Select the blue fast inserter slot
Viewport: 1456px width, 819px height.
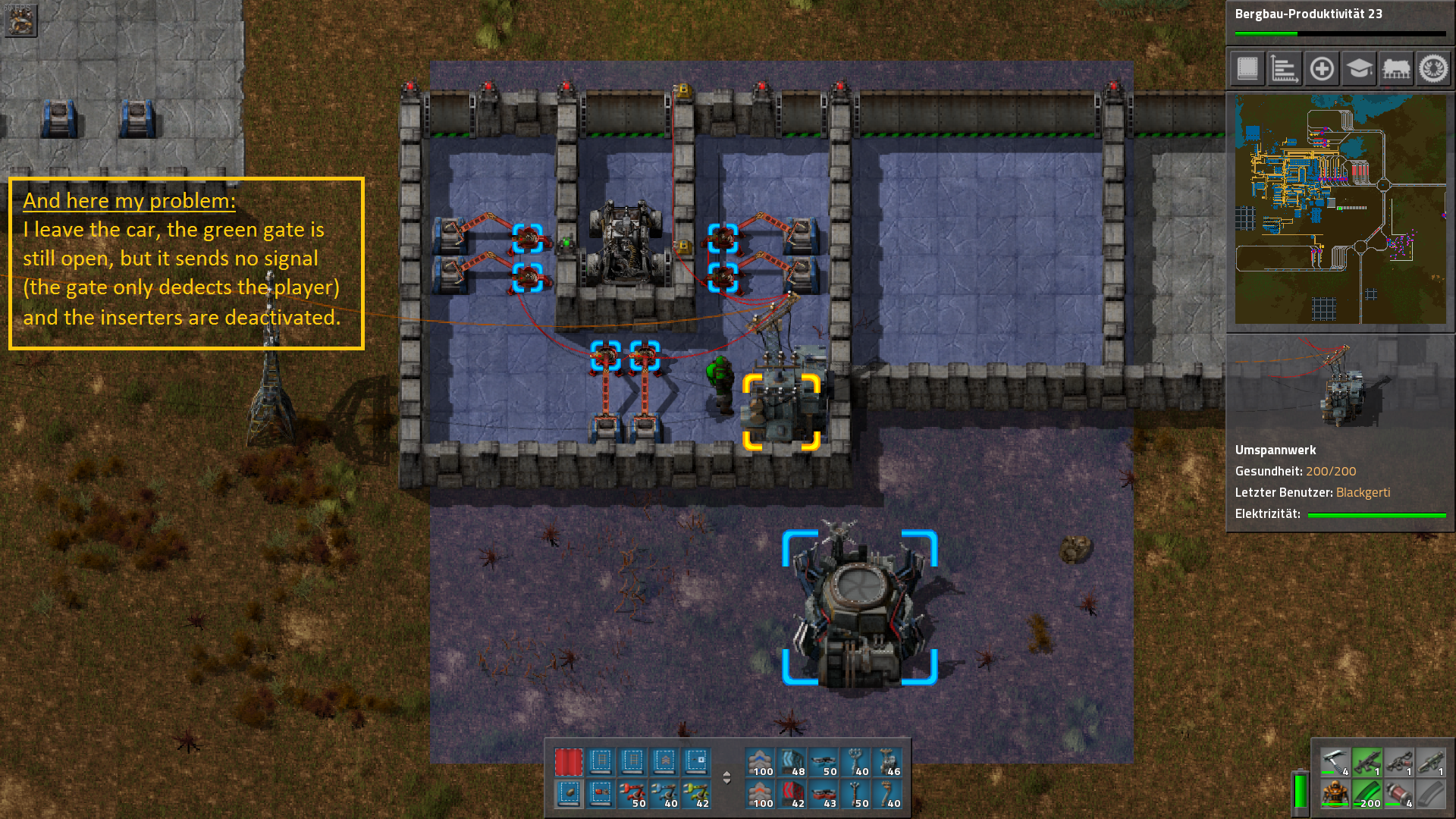point(664,794)
